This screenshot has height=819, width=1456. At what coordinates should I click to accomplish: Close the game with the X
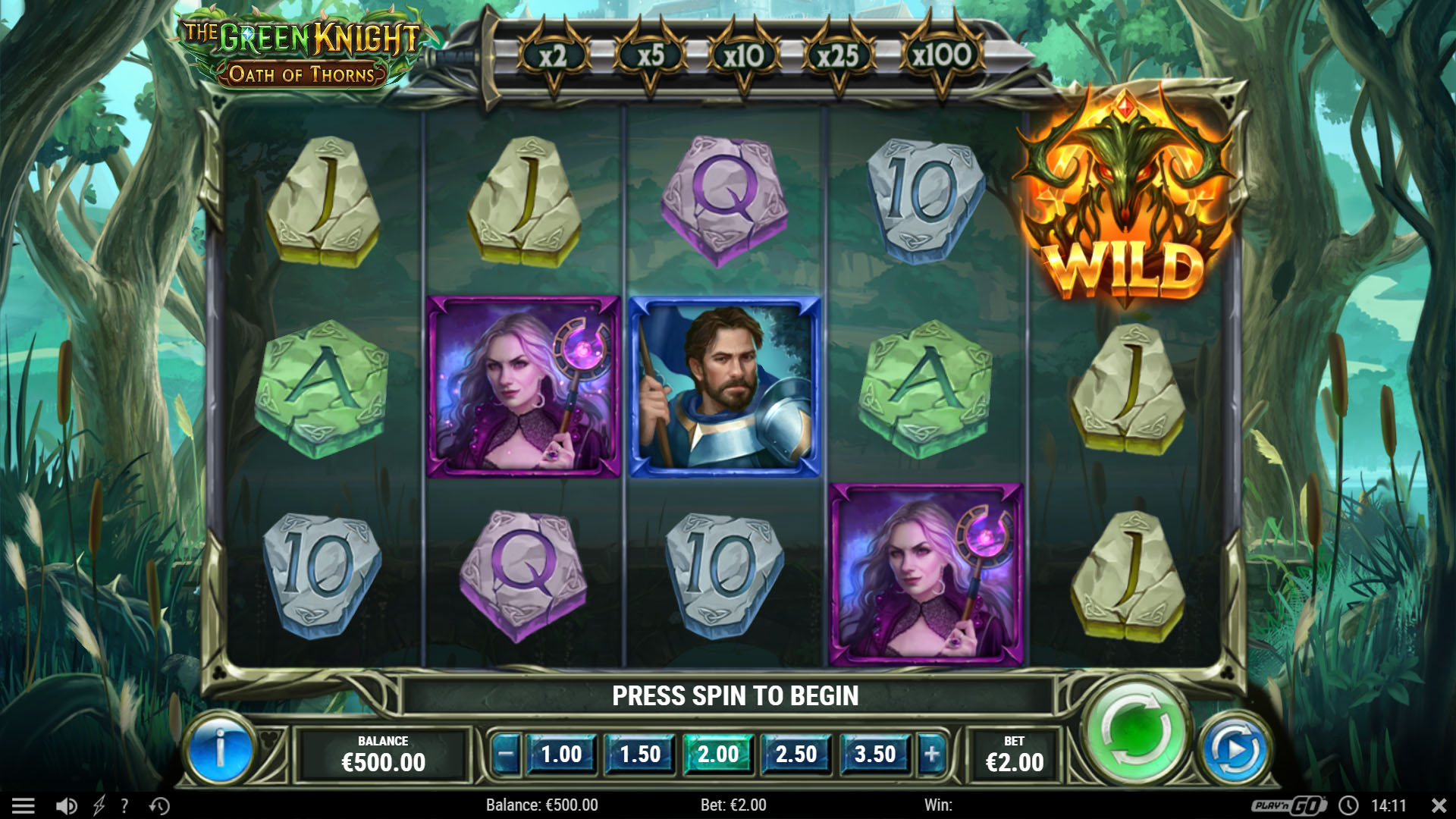pyautogui.click(x=1439, y=805)
